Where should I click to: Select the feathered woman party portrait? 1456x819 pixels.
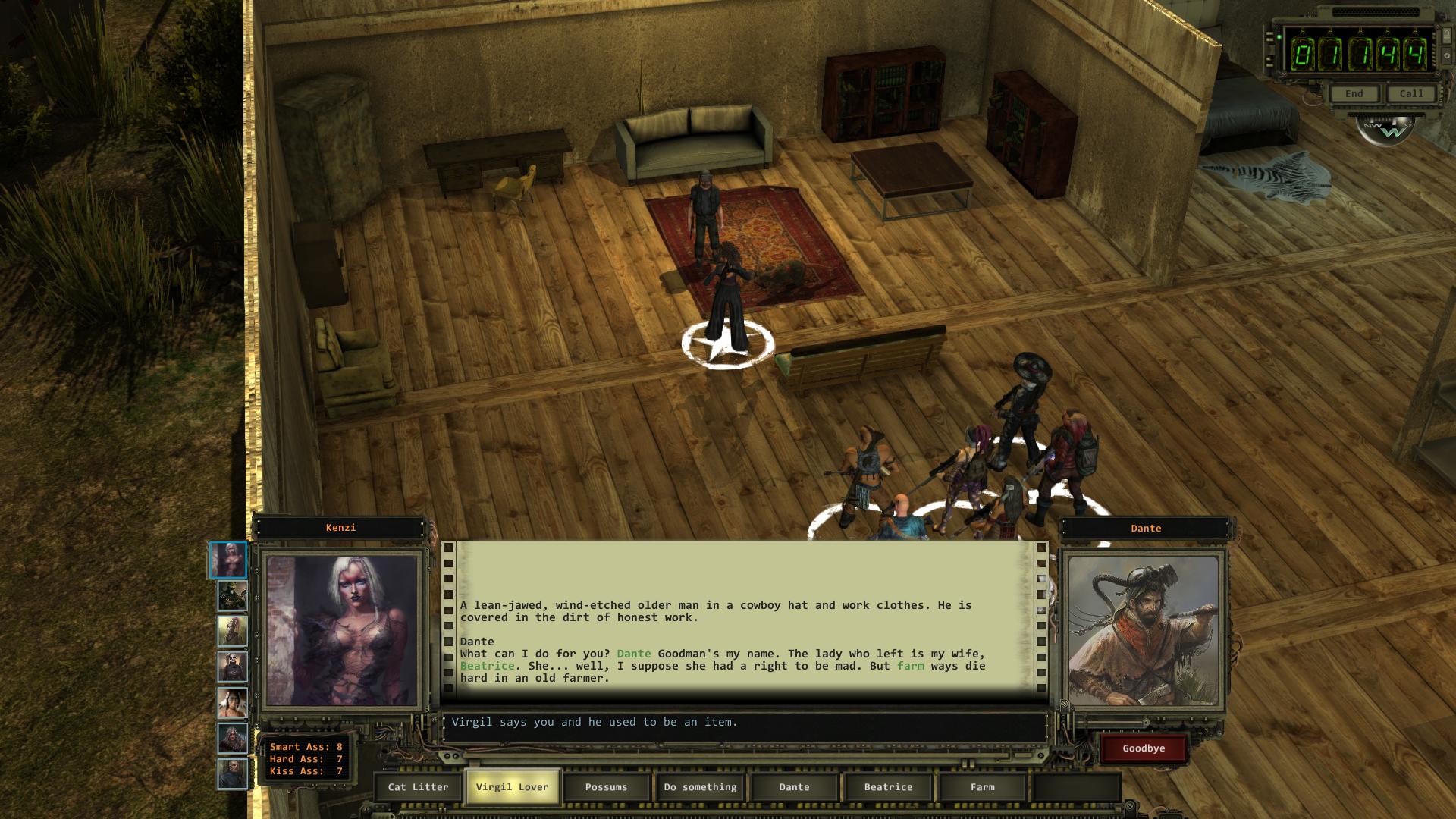(x=232, y=703)
